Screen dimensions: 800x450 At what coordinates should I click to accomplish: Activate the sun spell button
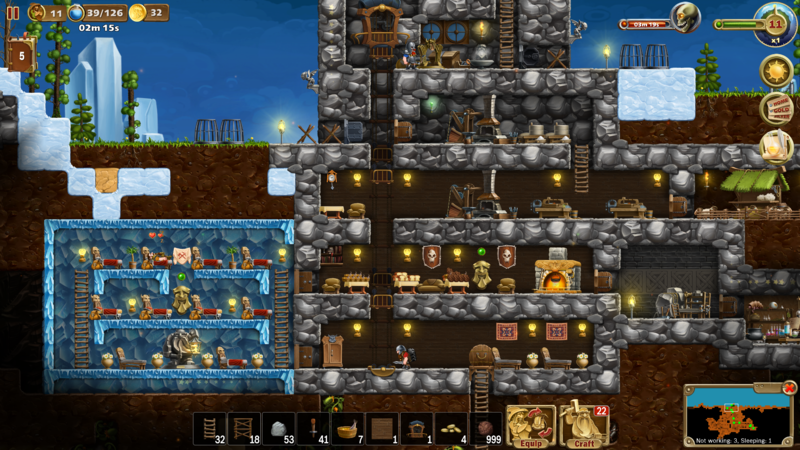[776, 70]
